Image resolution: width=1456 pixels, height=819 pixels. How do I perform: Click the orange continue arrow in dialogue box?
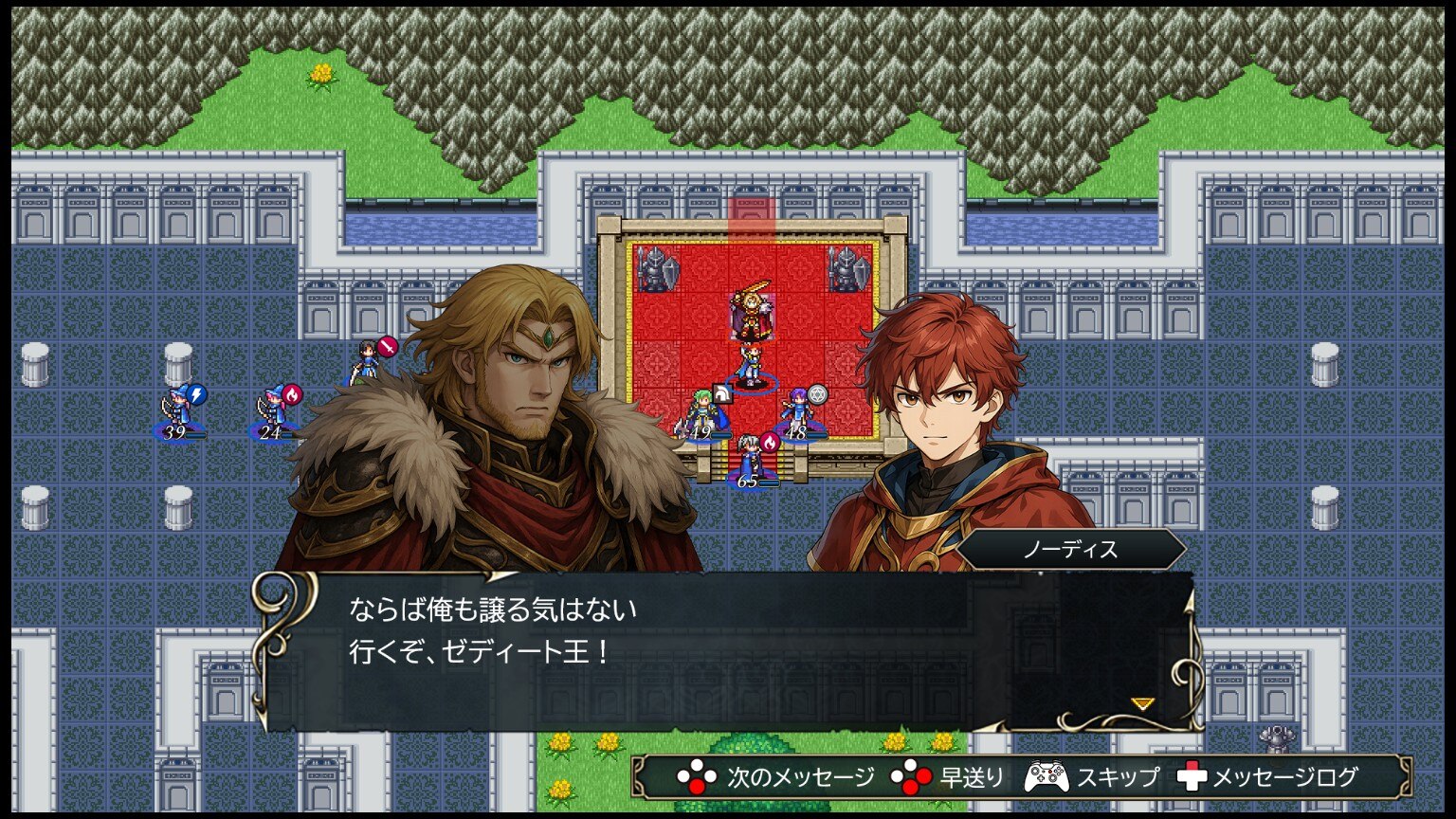[1142, 703]
